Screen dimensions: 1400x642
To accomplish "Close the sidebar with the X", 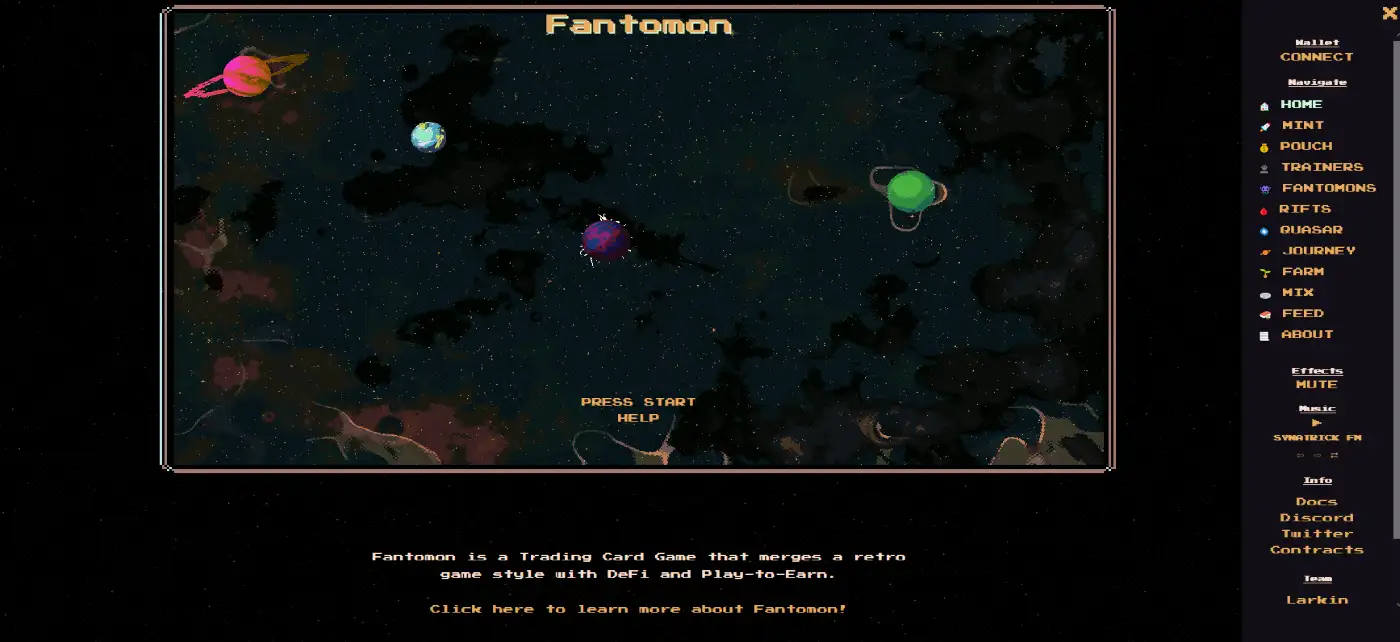I will pyautogui.click(x=1389, y=13).
